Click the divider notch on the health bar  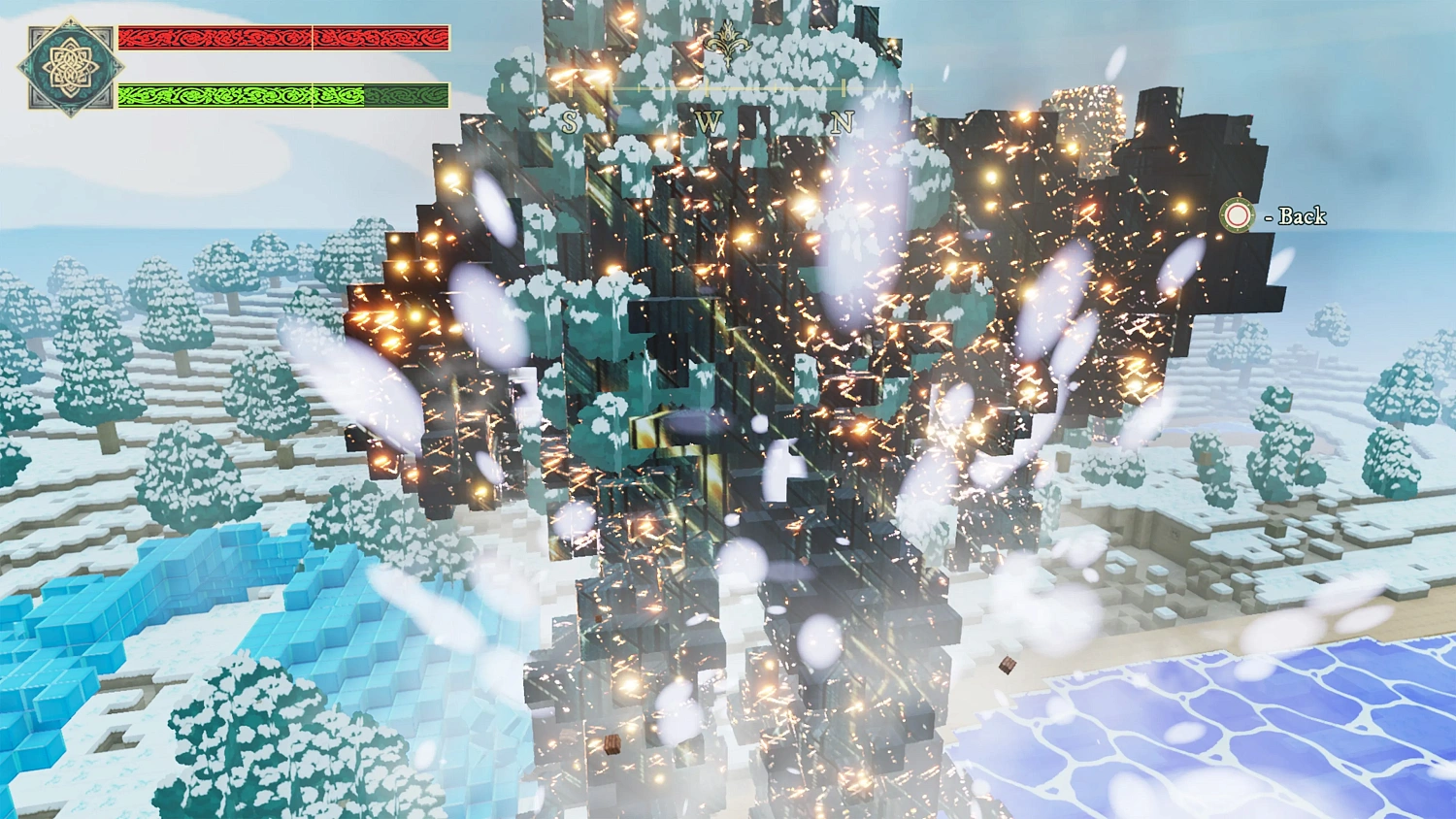pos(313,39)
